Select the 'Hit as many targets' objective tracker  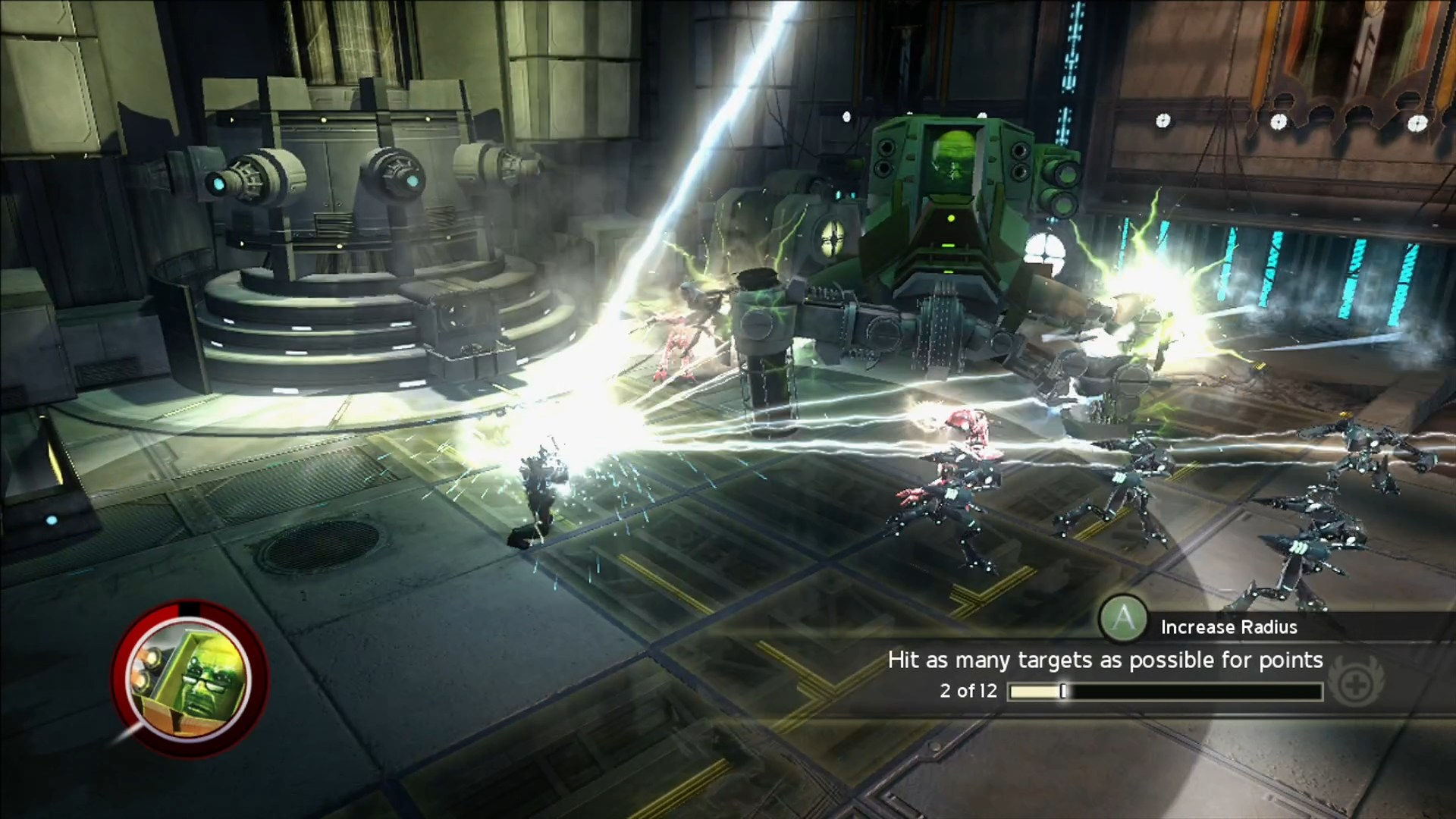(1105, 661)
